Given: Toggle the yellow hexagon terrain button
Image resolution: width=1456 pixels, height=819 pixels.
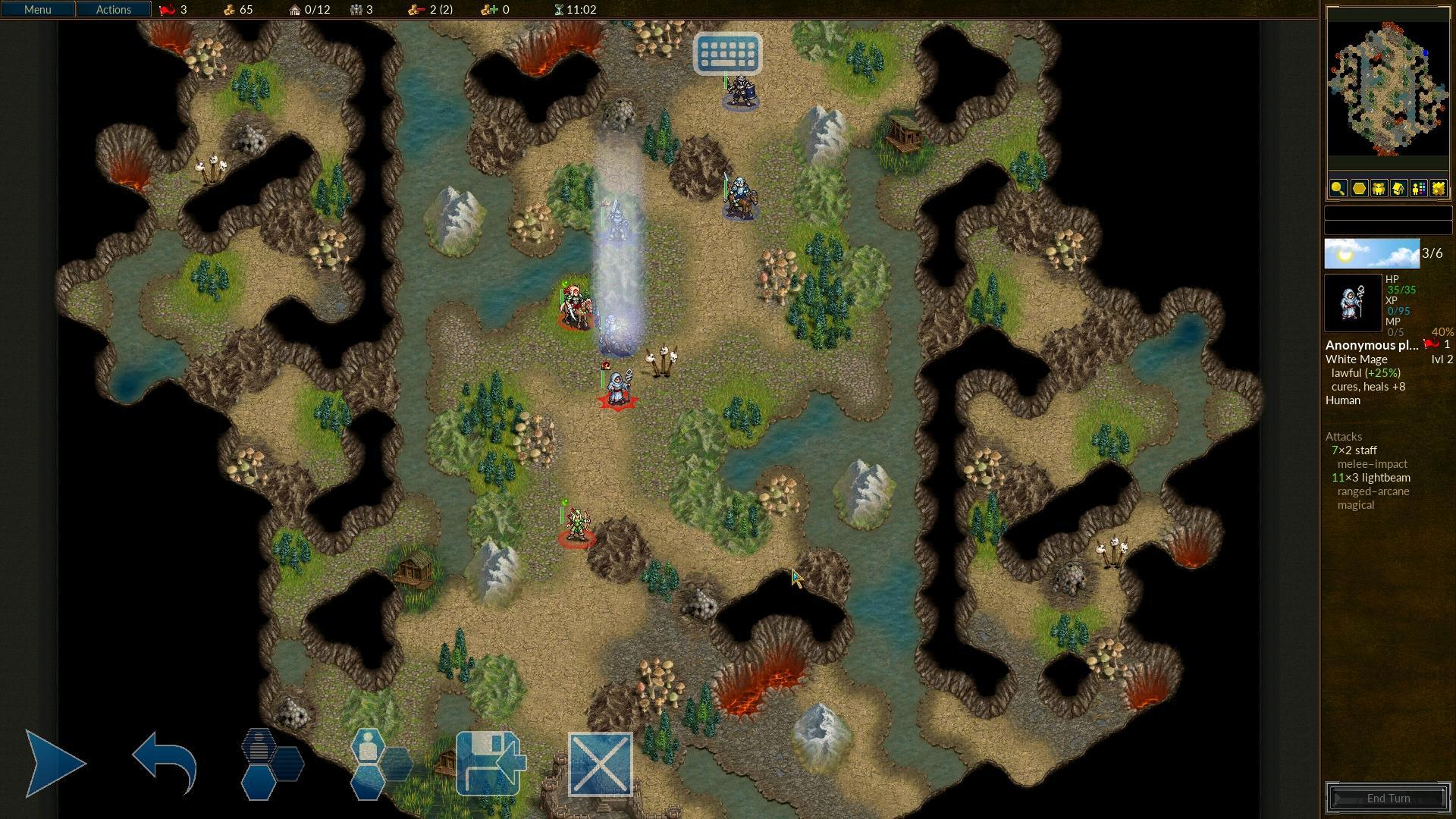Looking at the screenshot, I should (x=1358, y=189).
